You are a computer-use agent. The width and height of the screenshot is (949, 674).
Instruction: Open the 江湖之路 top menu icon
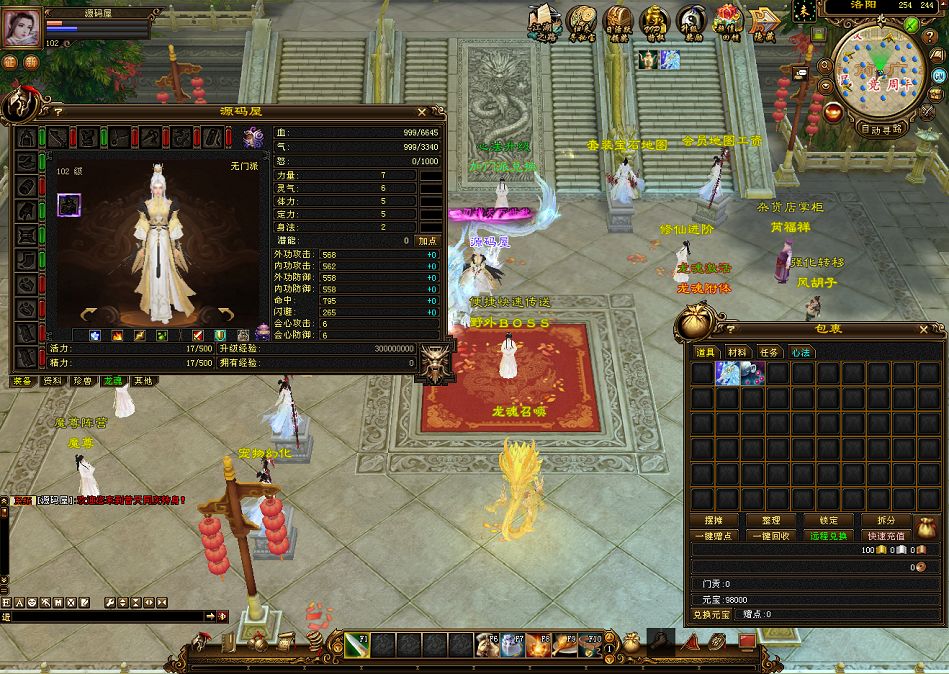click(544, 22)
